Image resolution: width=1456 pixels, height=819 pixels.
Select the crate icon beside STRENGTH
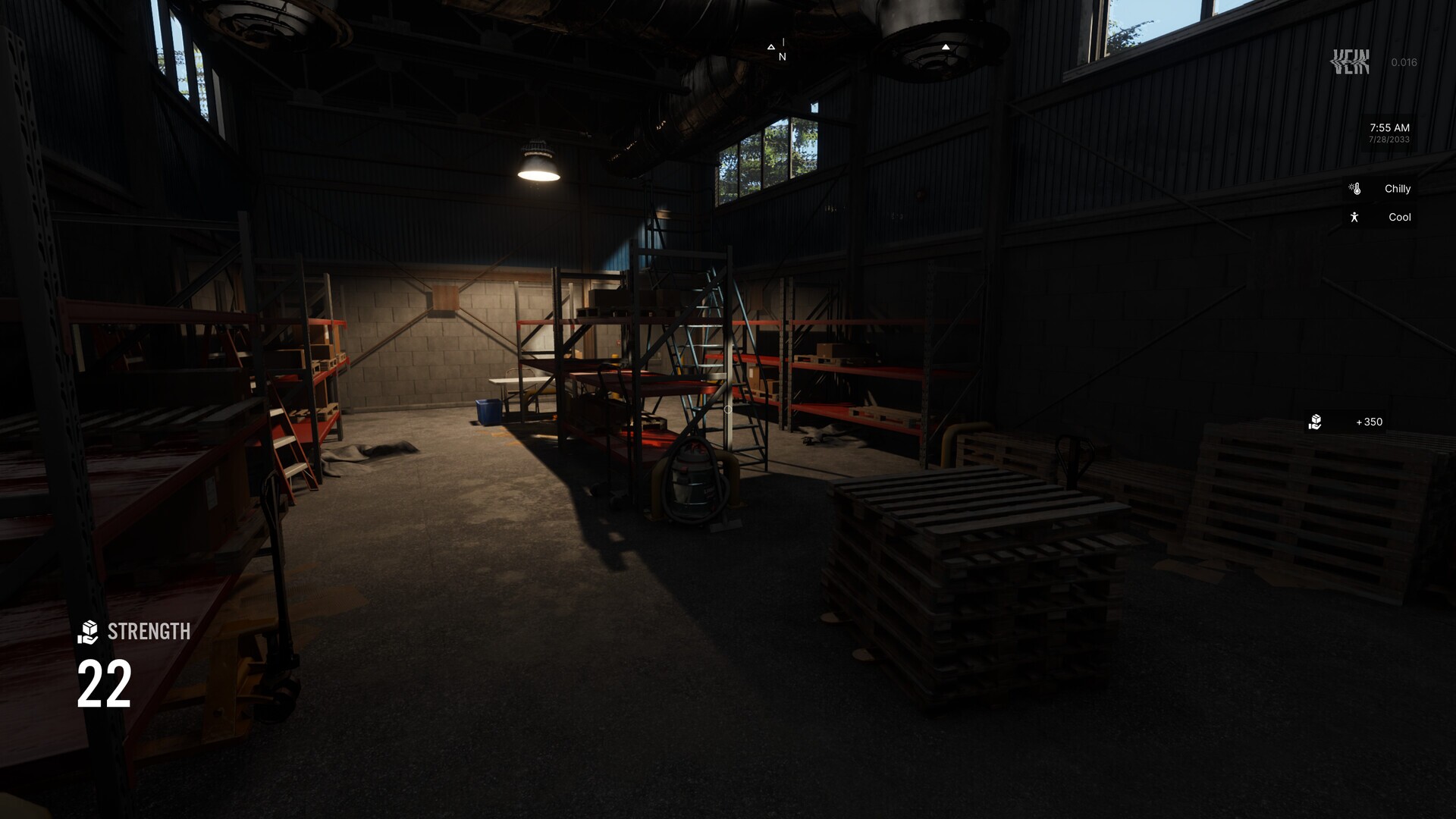pyautogui.click(x=89, y=631)
